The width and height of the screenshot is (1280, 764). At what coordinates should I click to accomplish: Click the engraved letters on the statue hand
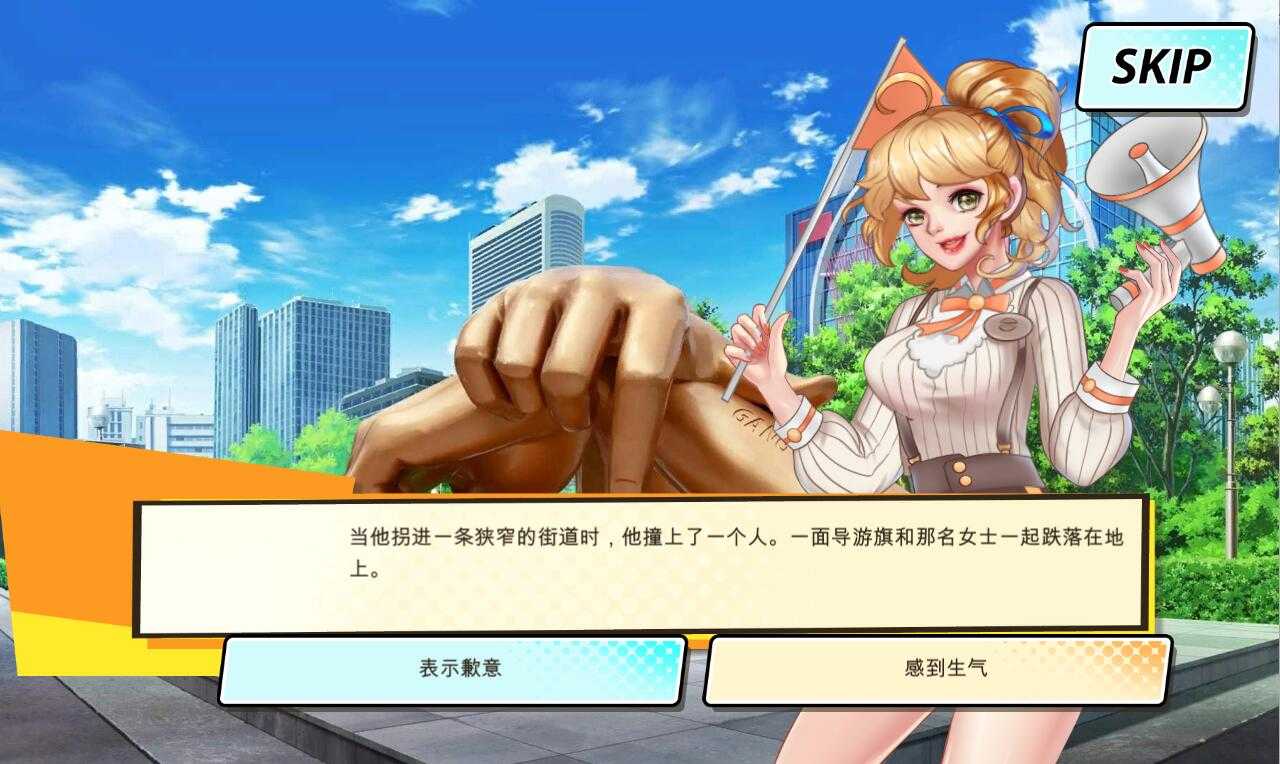coord(745,420)
